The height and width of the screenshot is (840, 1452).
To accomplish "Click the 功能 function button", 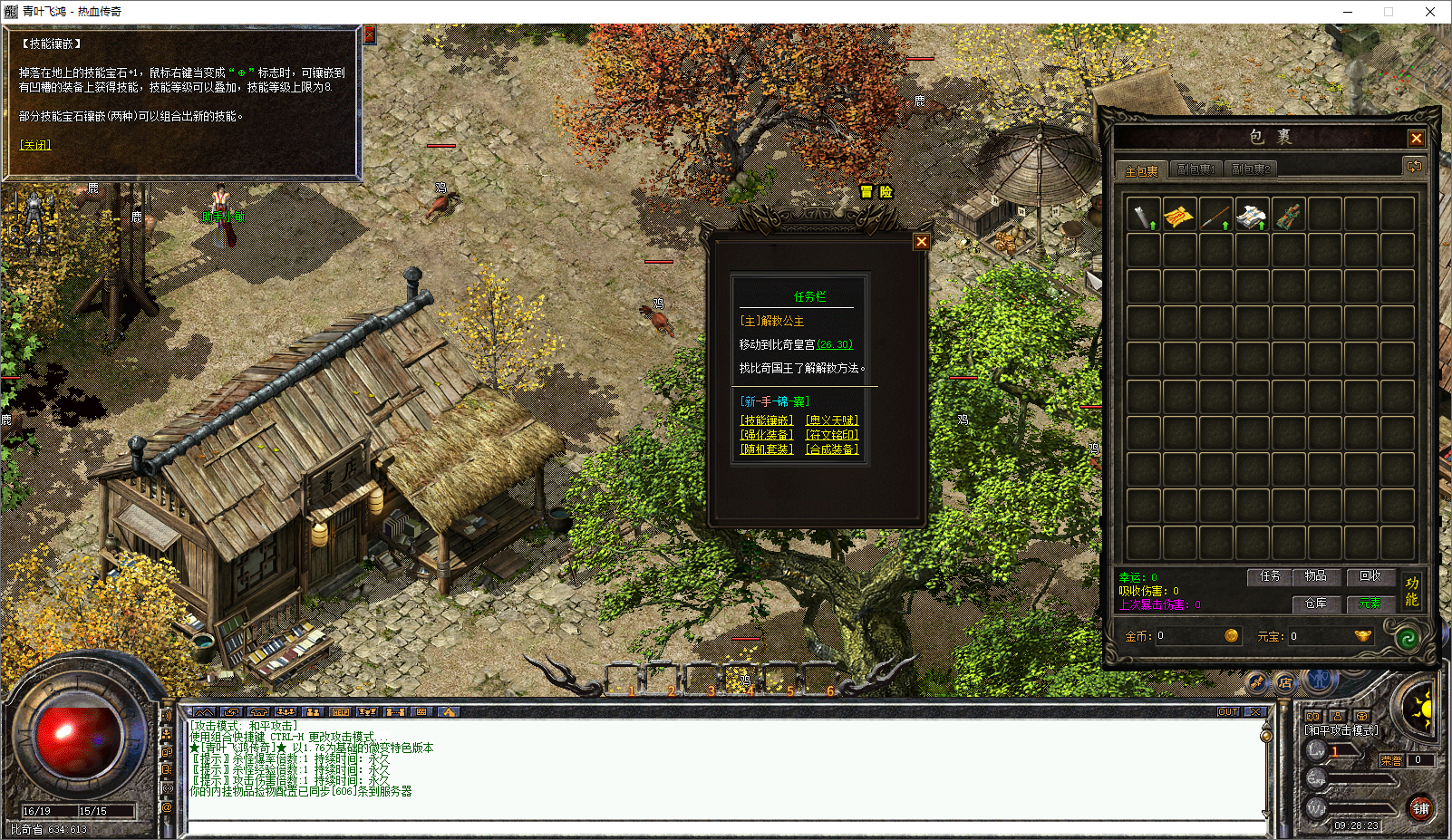I will point(1411,591).
